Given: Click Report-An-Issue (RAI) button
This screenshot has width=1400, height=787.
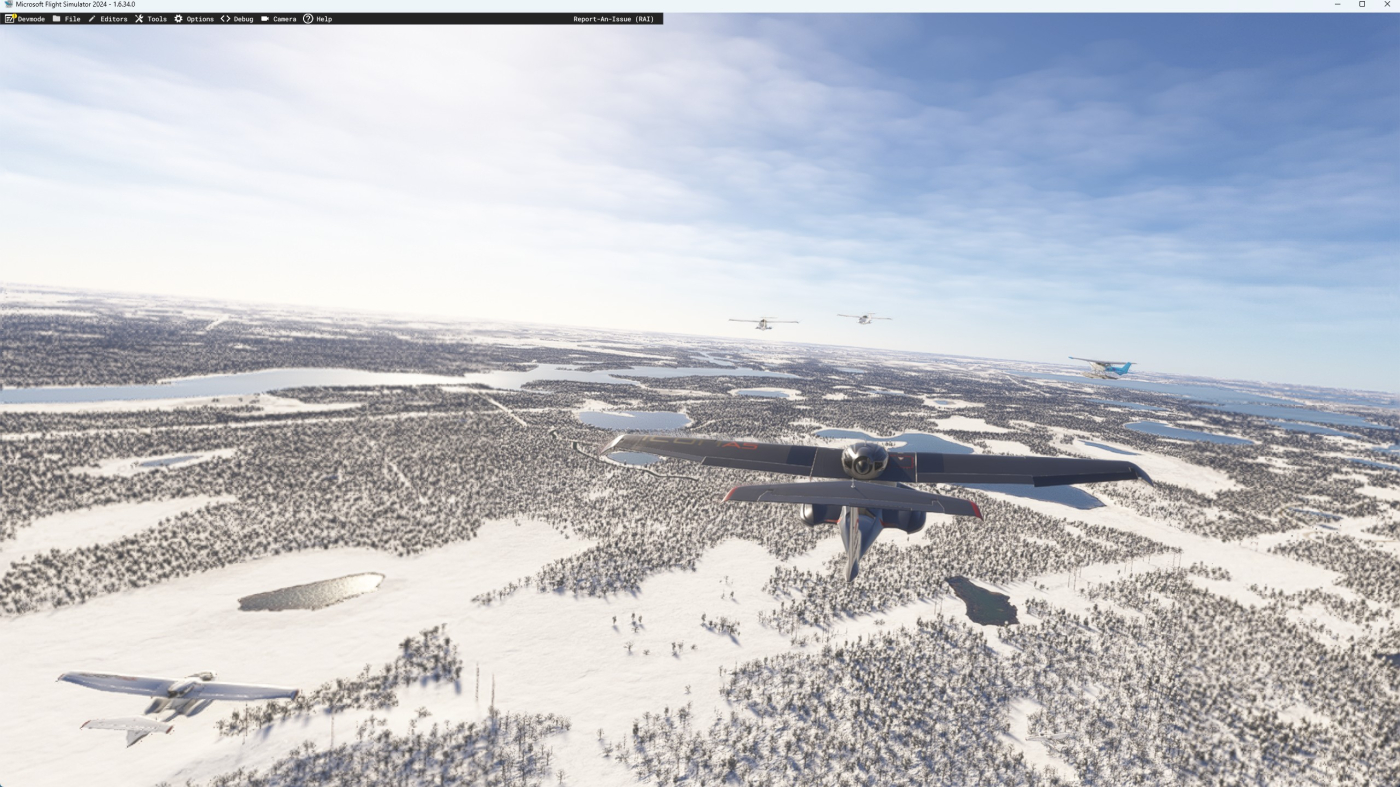Looking at the screenshot, I should pyautogui.click(x=613, y=19).
